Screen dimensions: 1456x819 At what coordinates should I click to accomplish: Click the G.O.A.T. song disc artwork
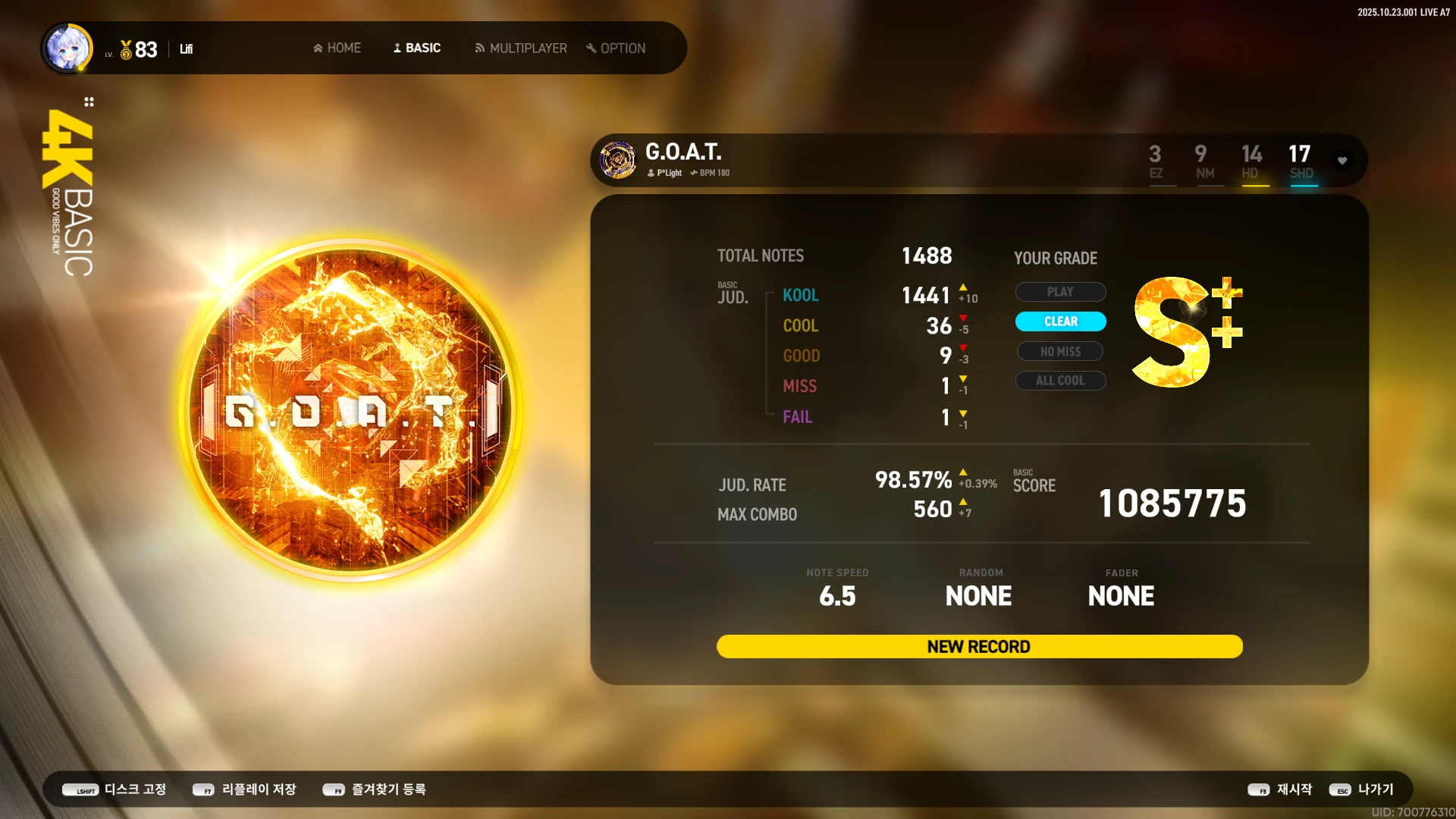pos(350,410)
